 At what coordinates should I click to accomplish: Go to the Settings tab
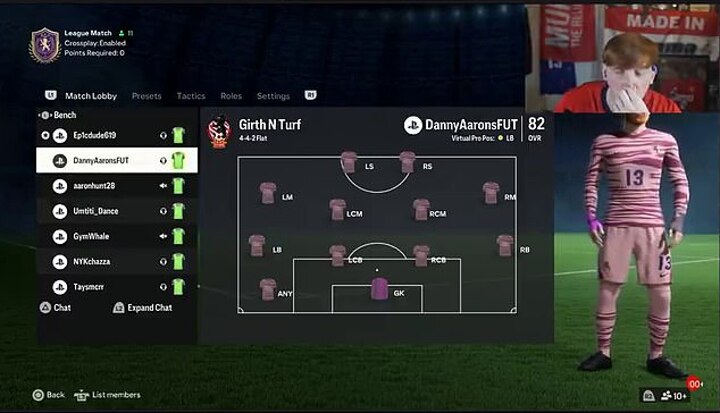point(273,96)
